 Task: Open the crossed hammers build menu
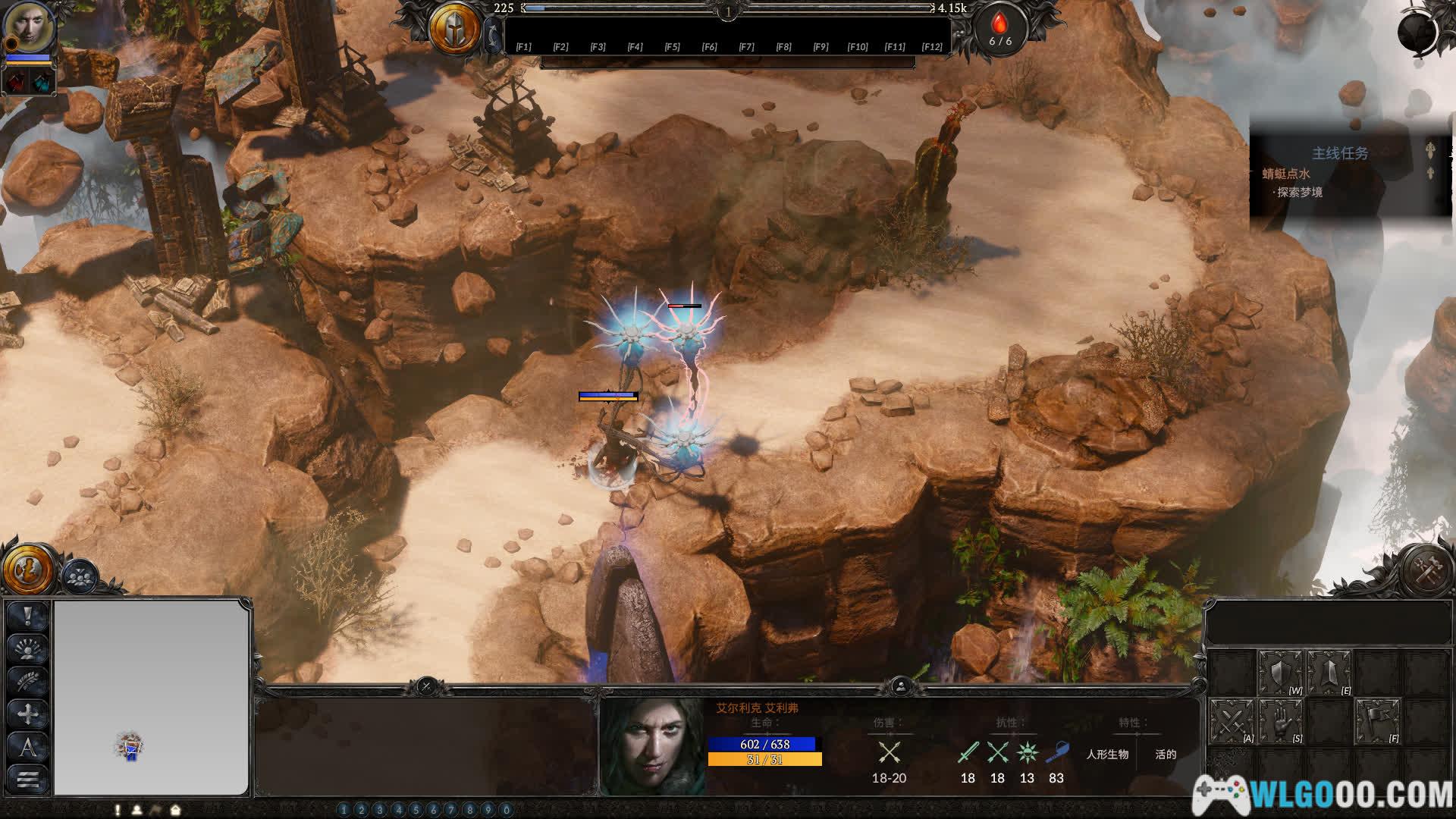tap(1426, 570)
